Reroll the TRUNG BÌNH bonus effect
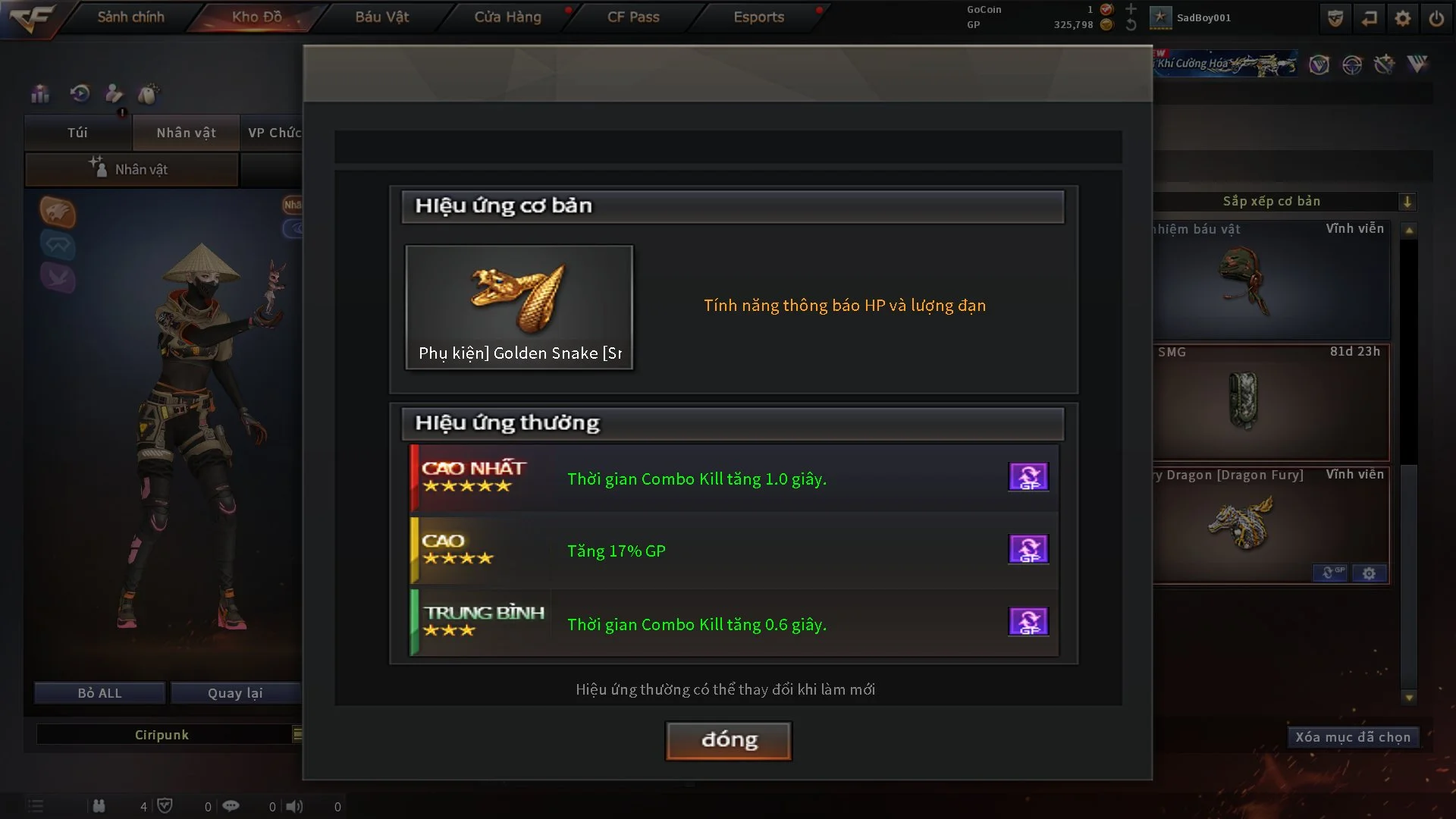 tap(1028, 622)
